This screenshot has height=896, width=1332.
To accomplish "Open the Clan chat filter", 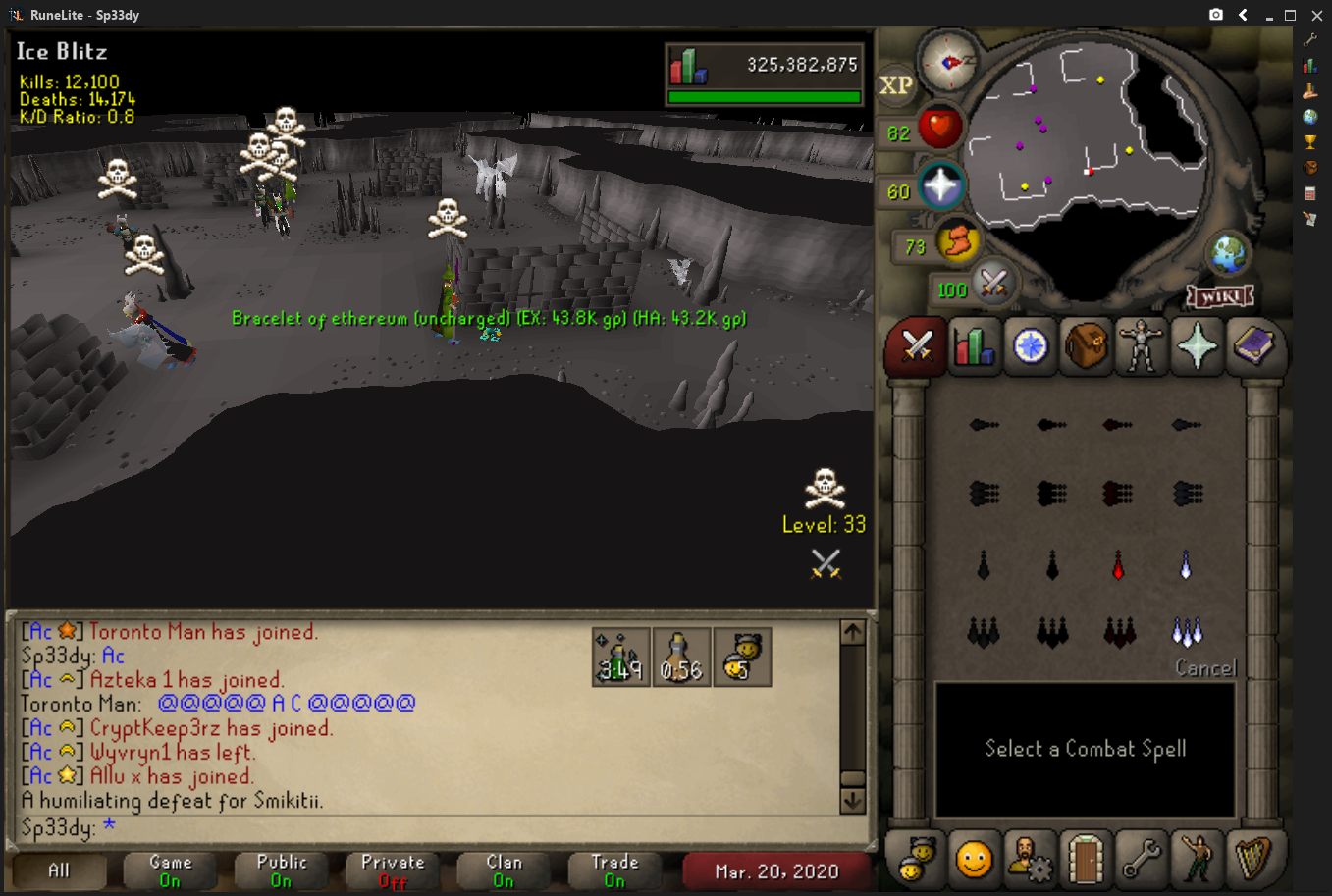I will click(504, 870).
